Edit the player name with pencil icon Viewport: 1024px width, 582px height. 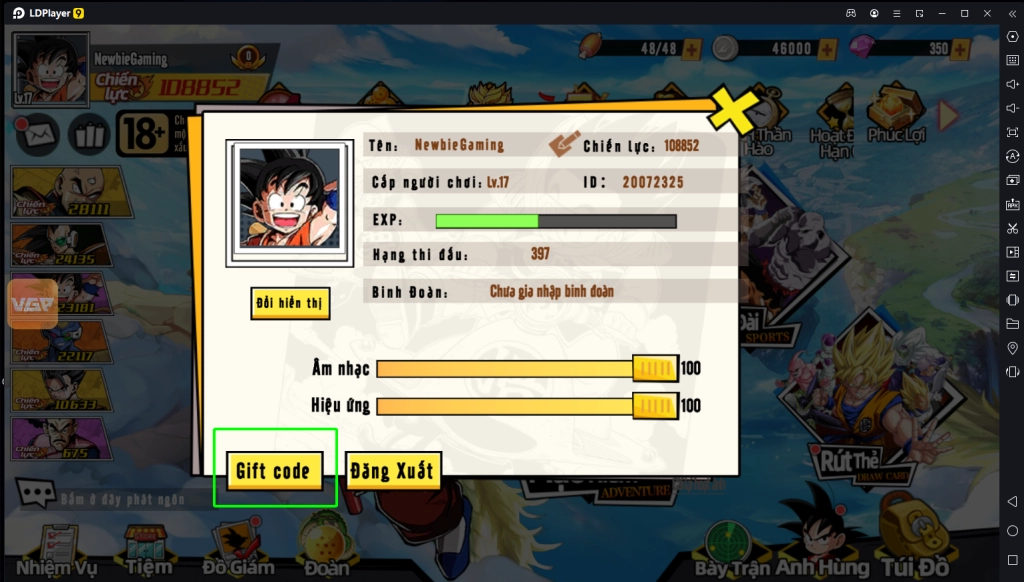coord(563,145)
